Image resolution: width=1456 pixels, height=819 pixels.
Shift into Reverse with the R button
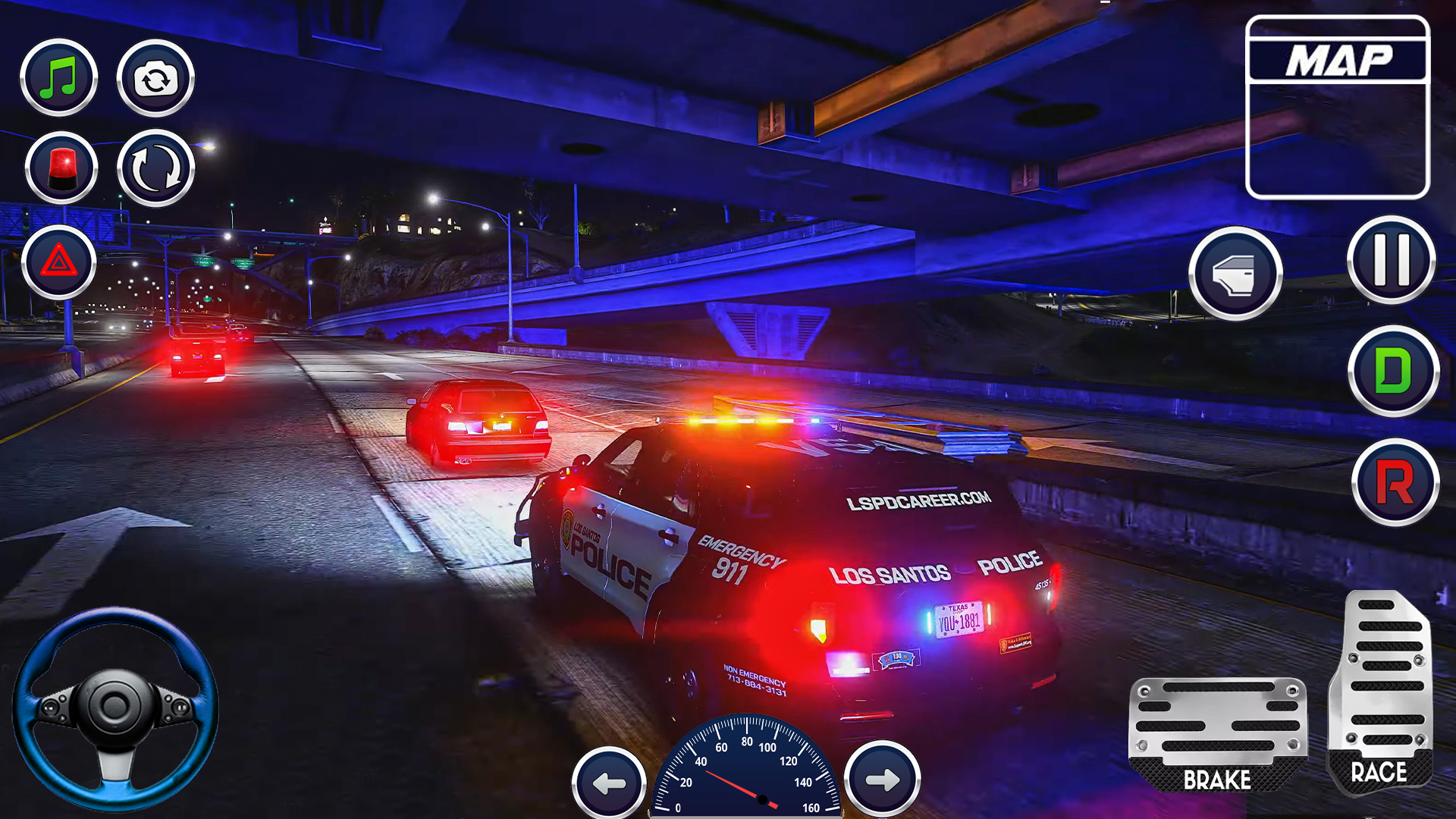coord(1395,482)
